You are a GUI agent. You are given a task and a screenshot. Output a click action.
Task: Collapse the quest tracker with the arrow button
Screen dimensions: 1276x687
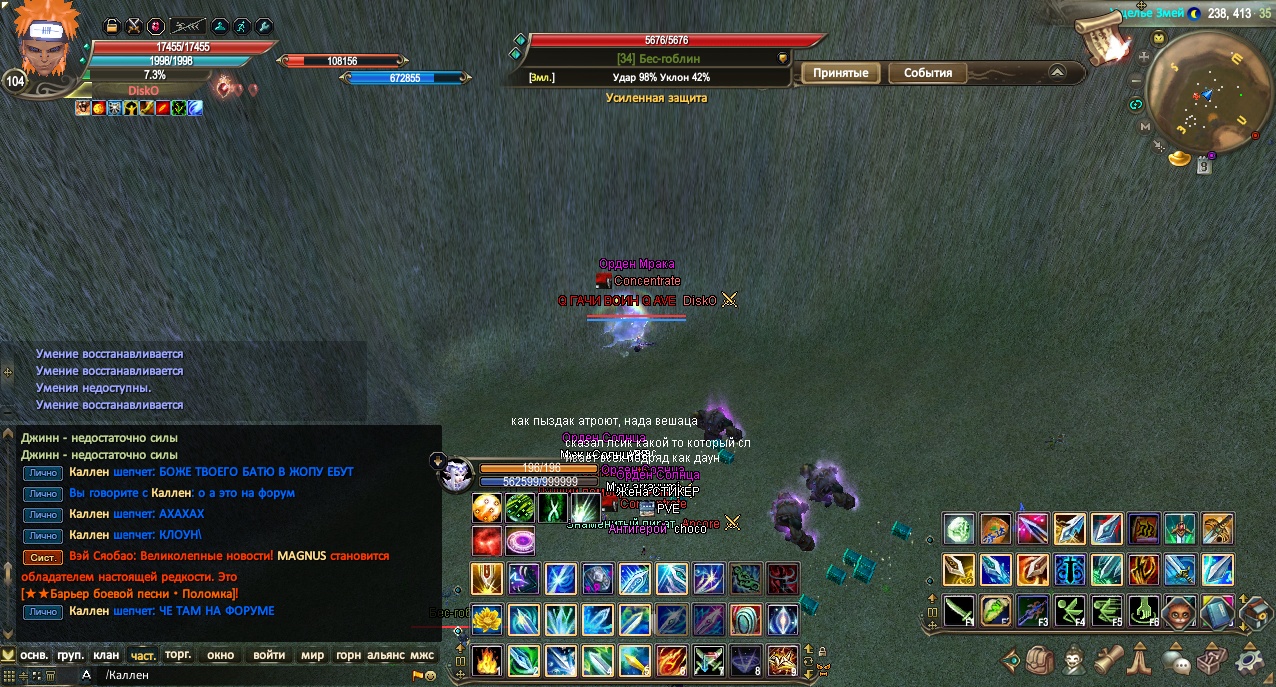(1057, 72)
